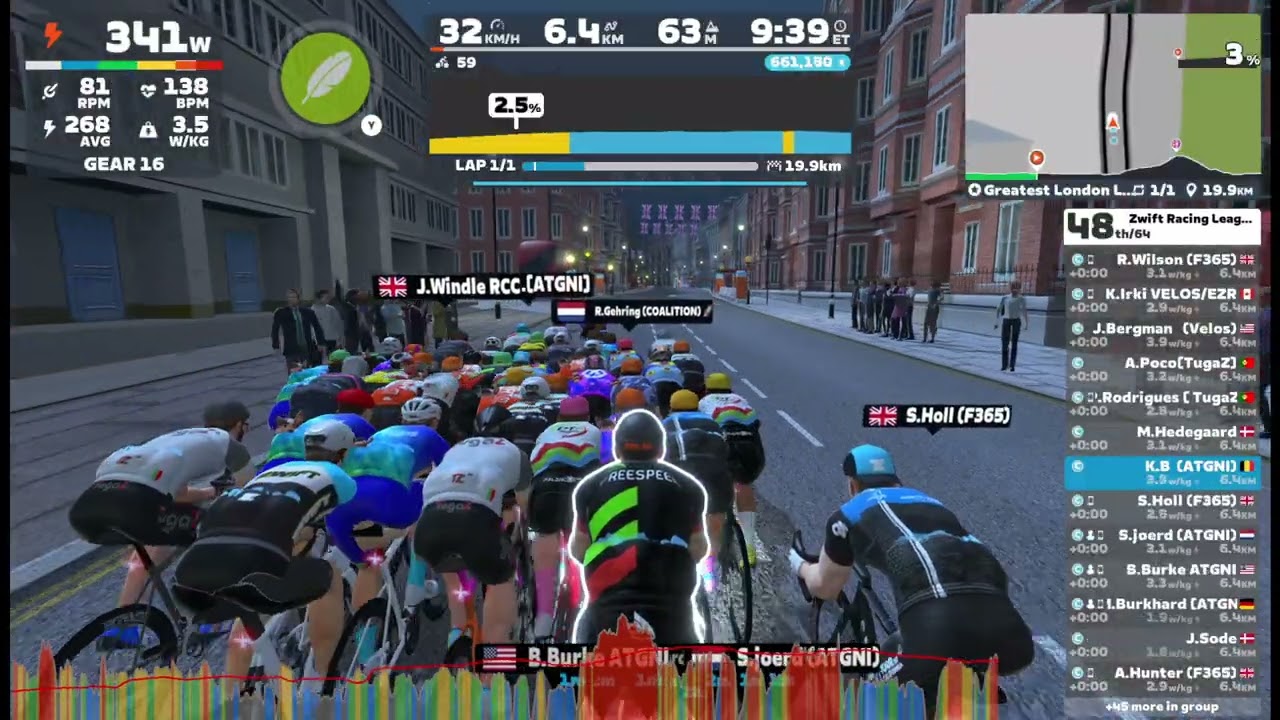Select A.Poco (TugaZ) in the rider list

pos(1162,369)
